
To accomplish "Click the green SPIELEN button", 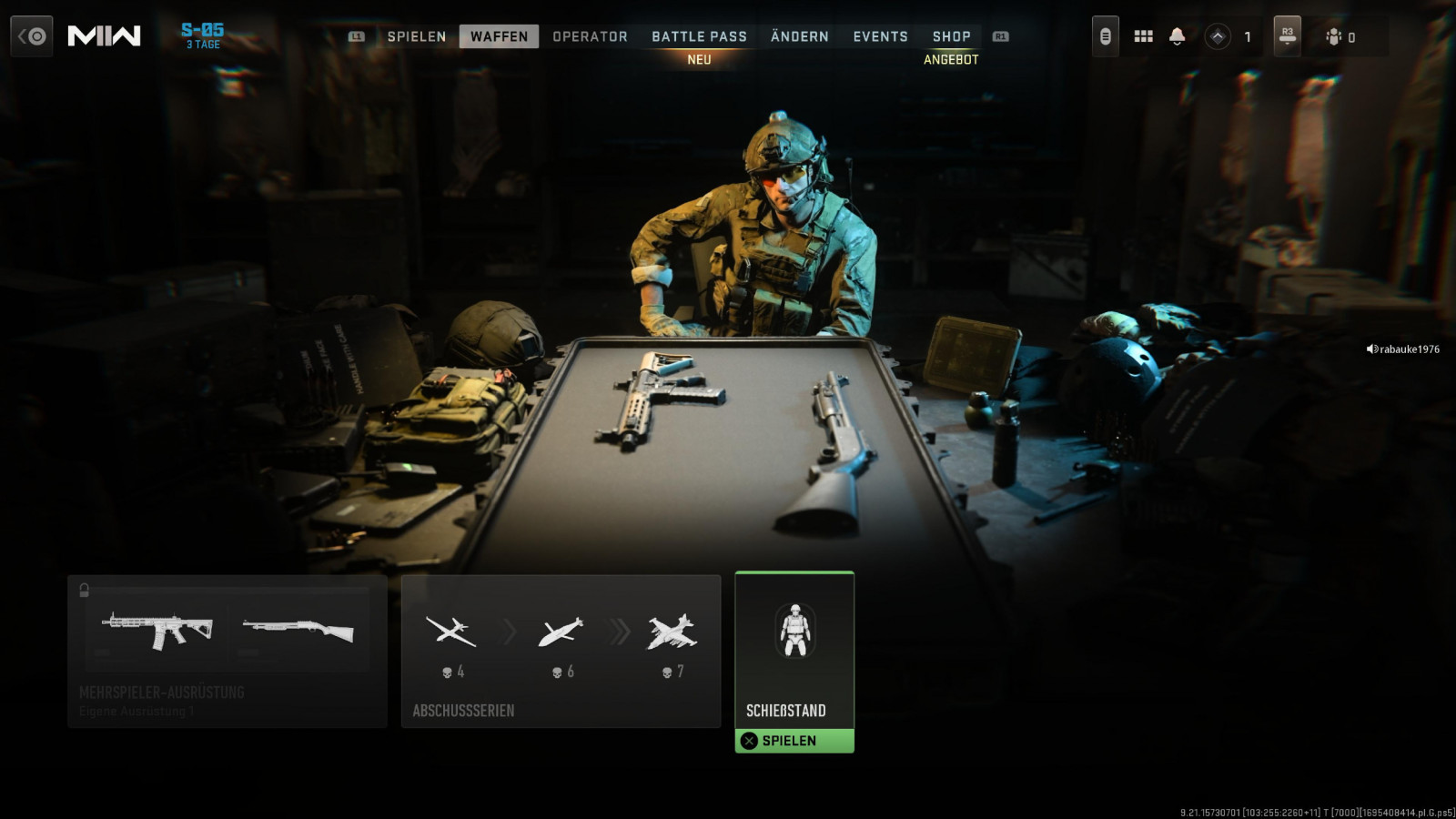I will [794, 741].
